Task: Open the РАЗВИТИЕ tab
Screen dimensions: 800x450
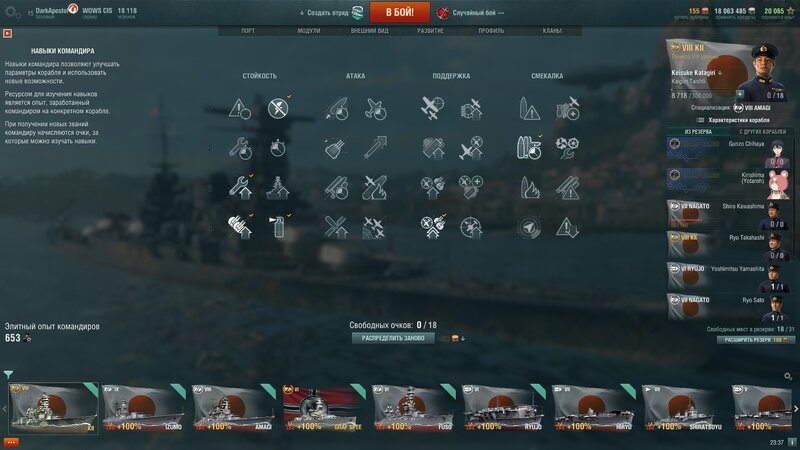Action: coord(431,31)
